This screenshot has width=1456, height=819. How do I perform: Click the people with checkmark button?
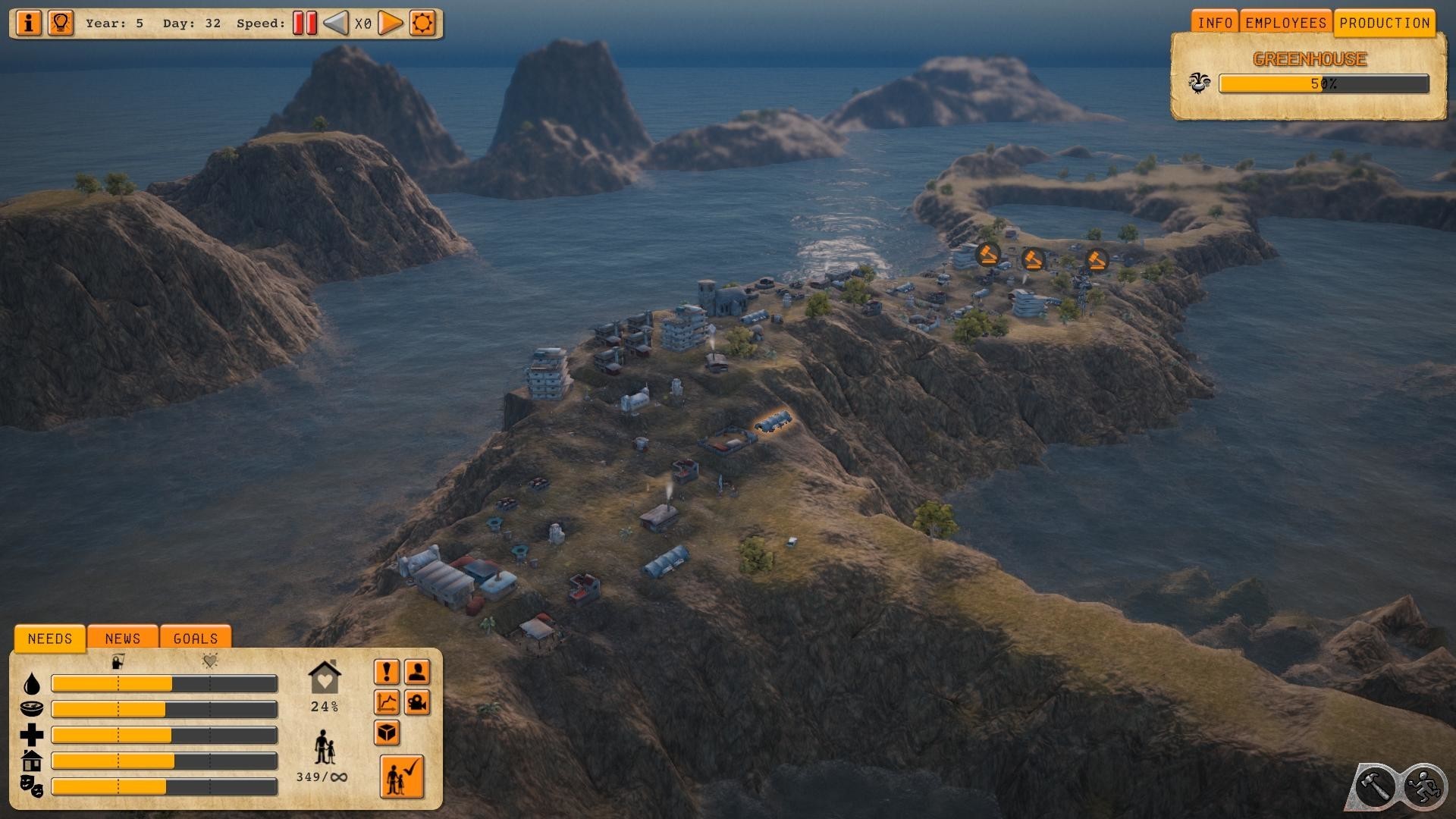tap(401, 777)
